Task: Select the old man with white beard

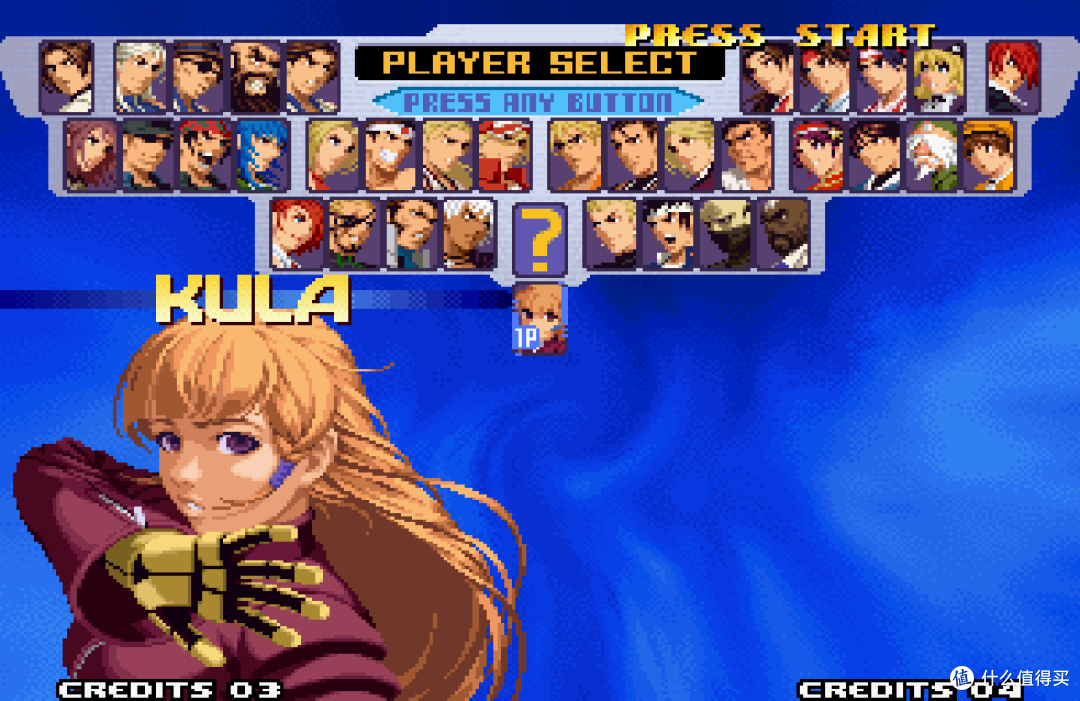Action: coord(932,155)
